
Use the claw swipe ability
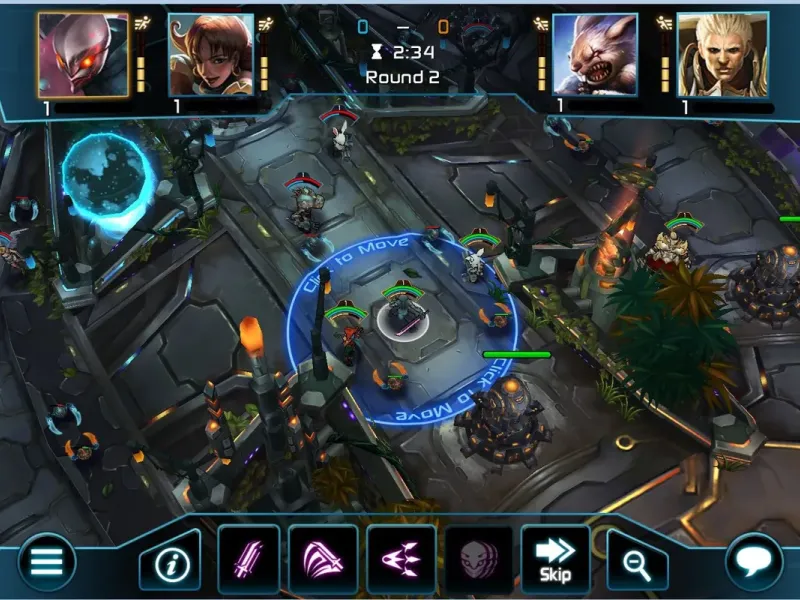coord(323,558)
